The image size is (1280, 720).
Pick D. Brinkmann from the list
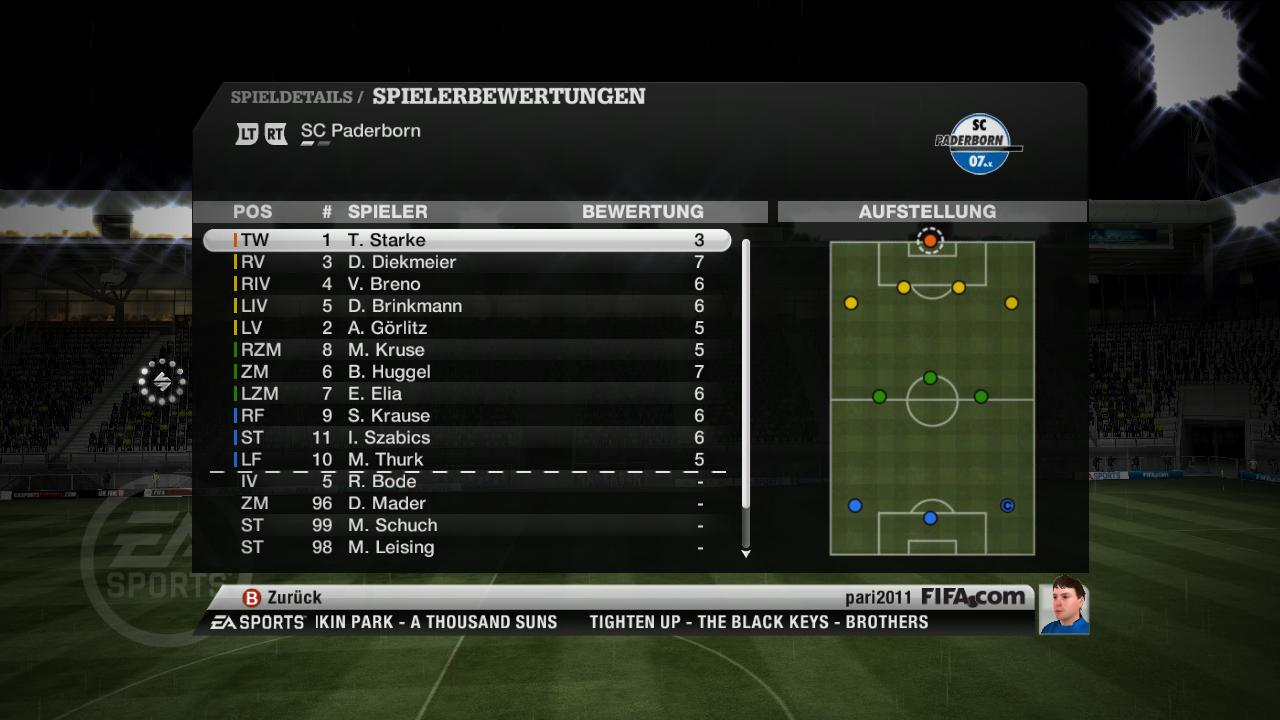point(467,306)
